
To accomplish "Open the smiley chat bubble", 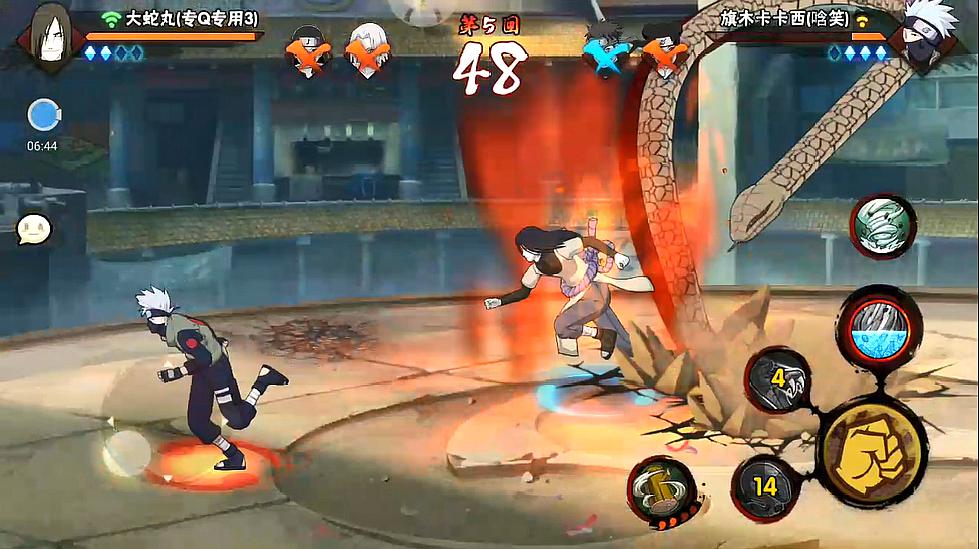I will (34, 230).
